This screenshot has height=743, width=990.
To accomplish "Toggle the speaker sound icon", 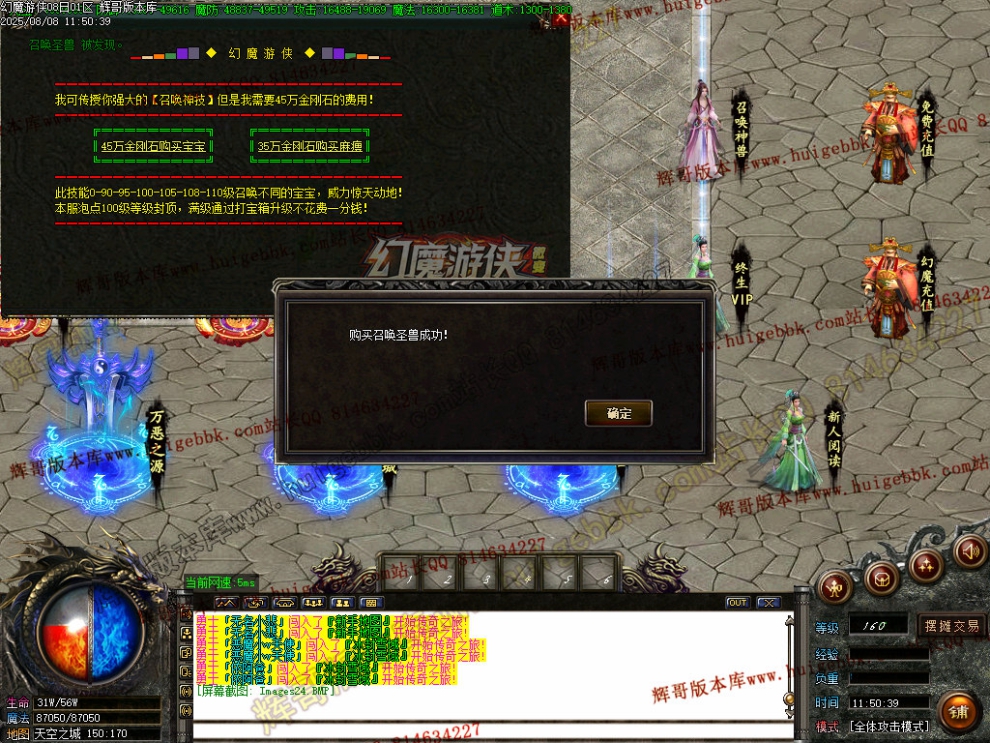I will click(x=968, y=550).
